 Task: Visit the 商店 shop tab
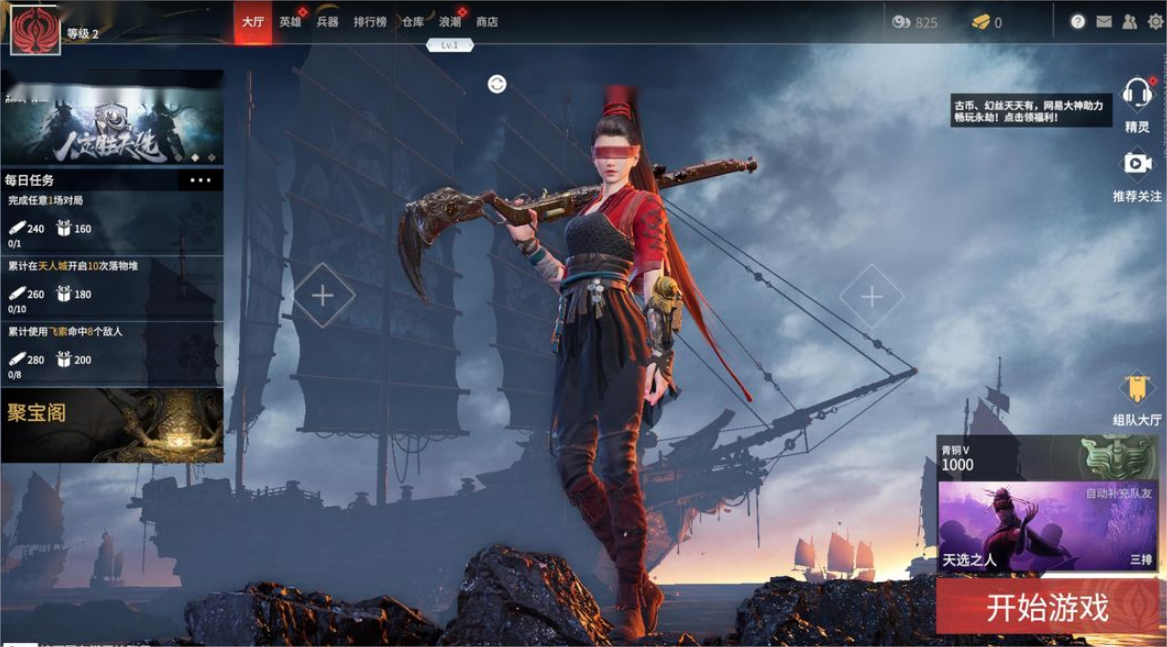pos(487,22)
